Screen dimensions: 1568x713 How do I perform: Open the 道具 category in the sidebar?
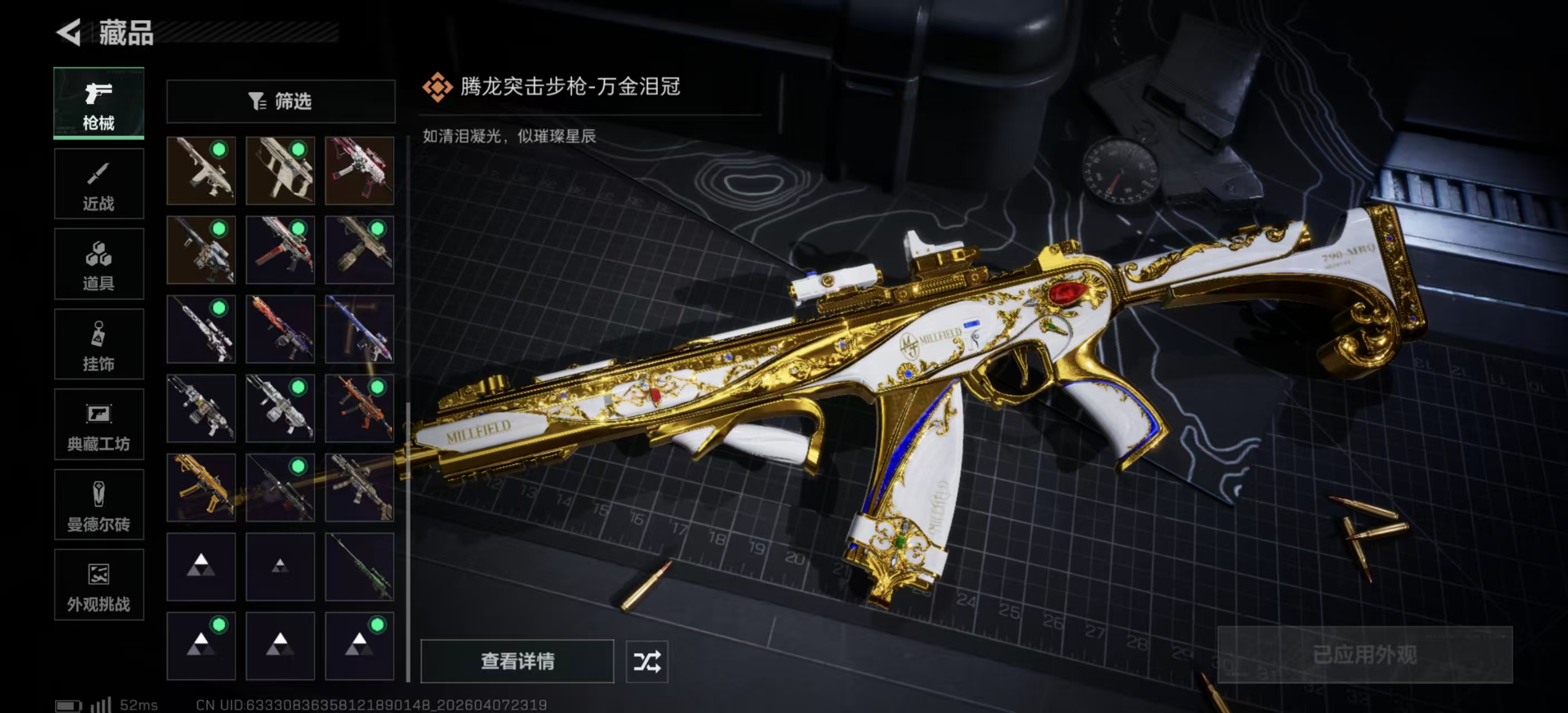click(x=99, y=263)
